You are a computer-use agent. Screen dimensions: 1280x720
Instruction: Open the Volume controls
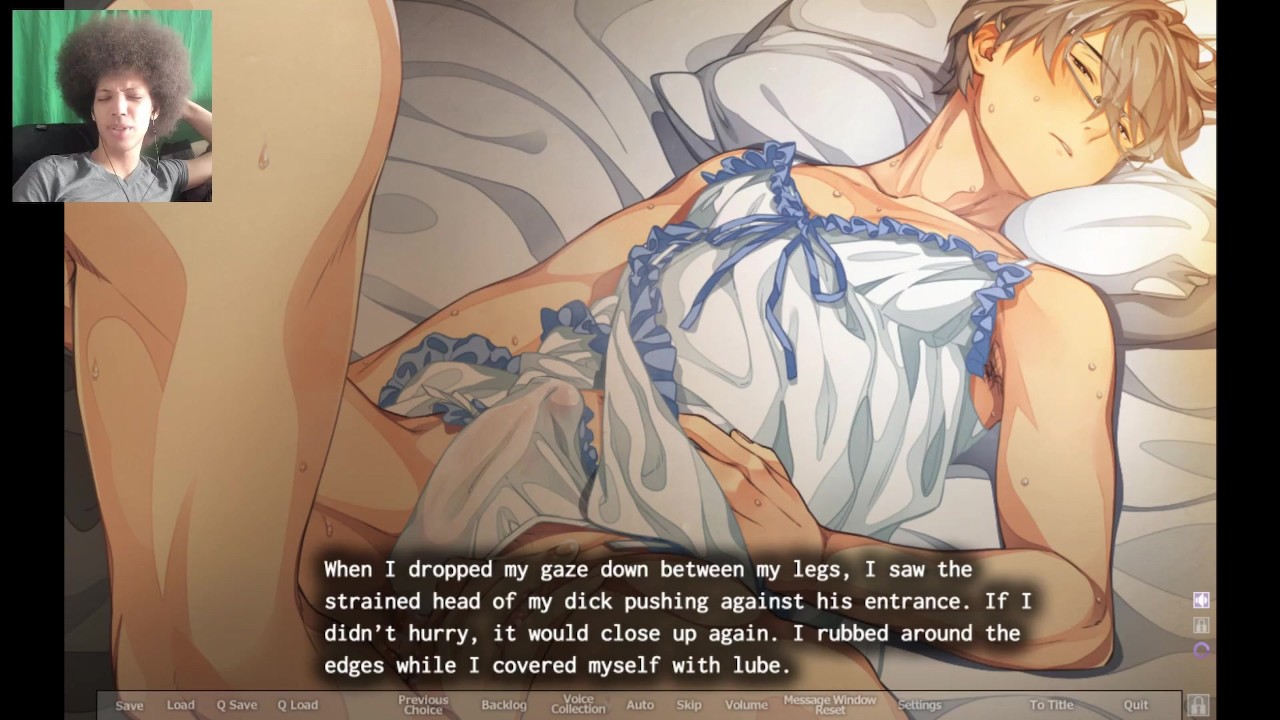[746, 705]
